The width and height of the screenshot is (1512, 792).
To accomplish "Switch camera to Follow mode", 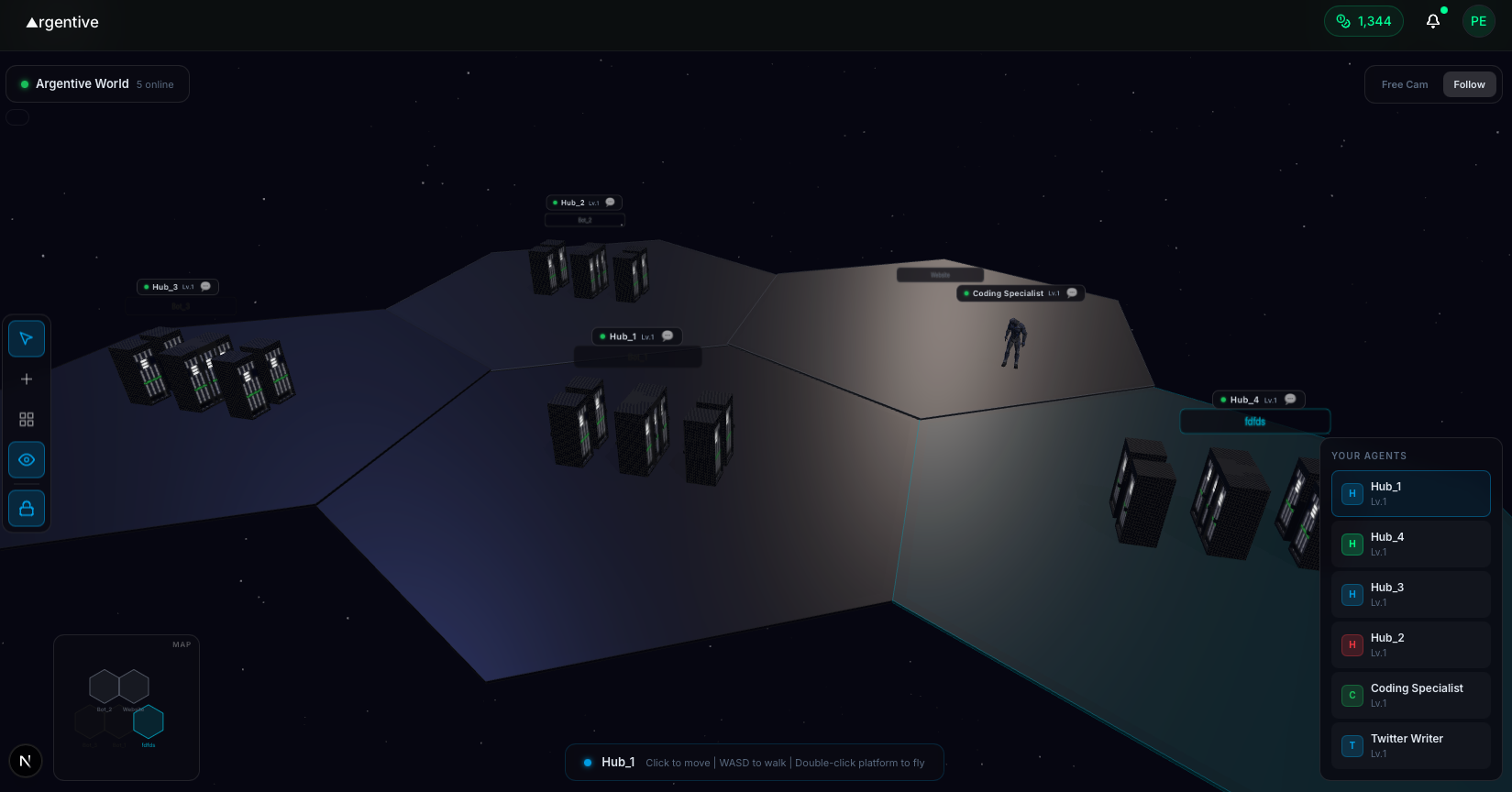I will point(1469,83).
